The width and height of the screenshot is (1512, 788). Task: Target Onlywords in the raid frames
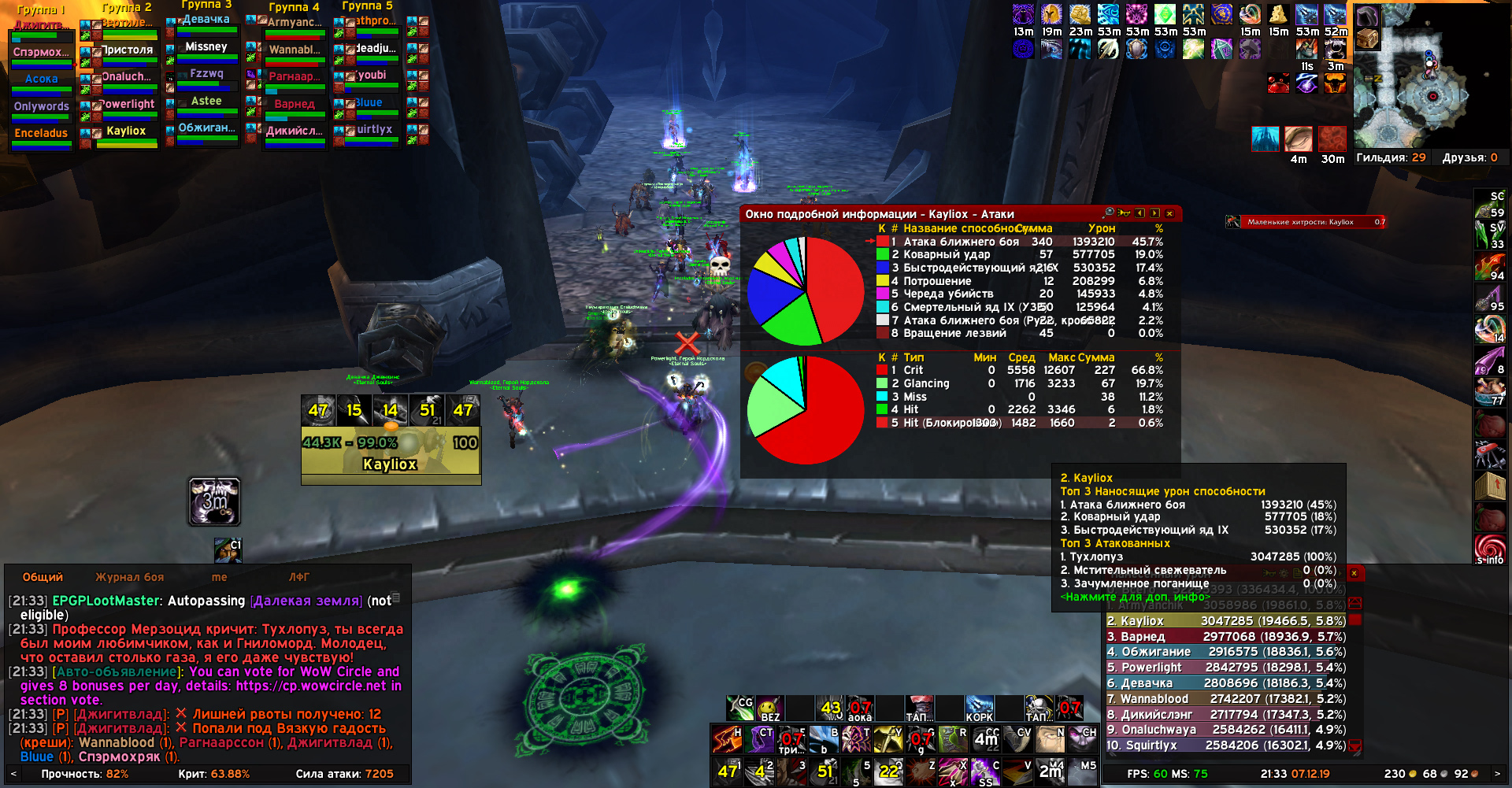42,107
